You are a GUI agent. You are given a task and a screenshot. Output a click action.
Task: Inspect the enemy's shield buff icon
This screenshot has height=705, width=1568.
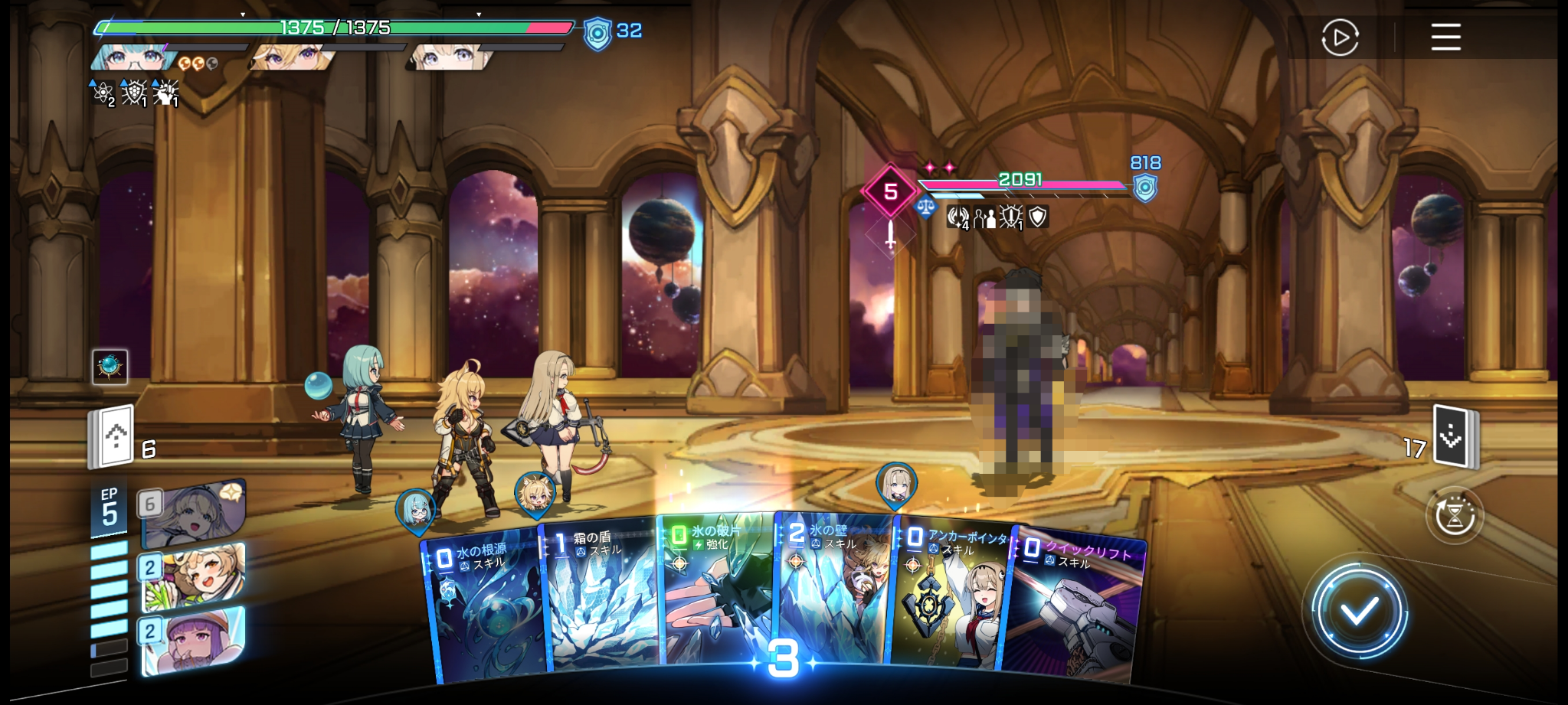[x=1038, y=217]
